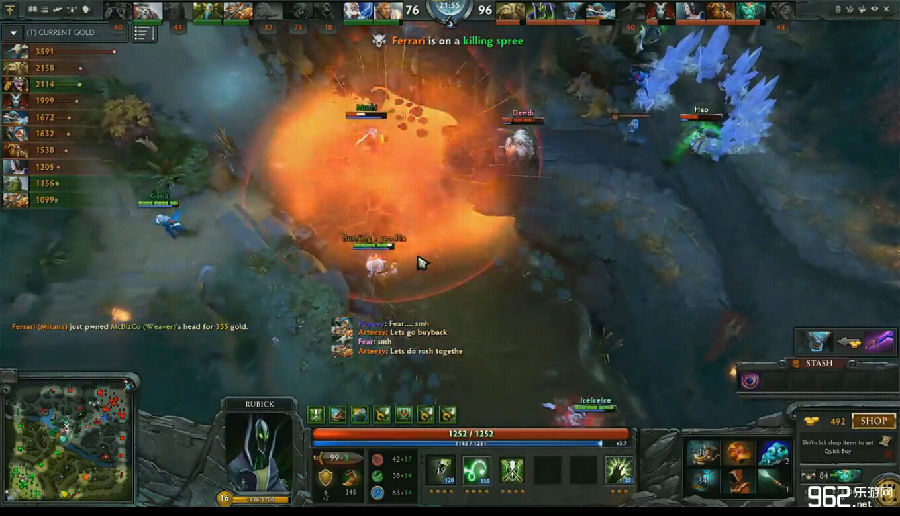Open the SHOP panel
Image resolution: width=900 pixels, height=516 pixels.
tap(873, 421)
